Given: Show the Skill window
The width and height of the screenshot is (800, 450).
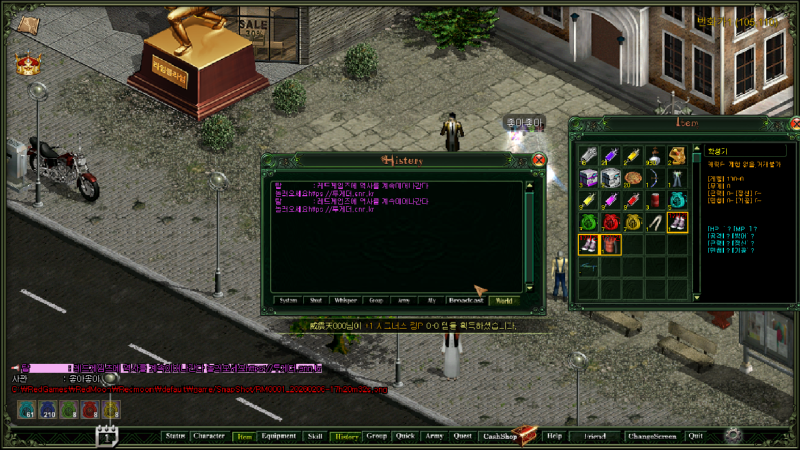Looking at the screenshot, I should 315,436.
